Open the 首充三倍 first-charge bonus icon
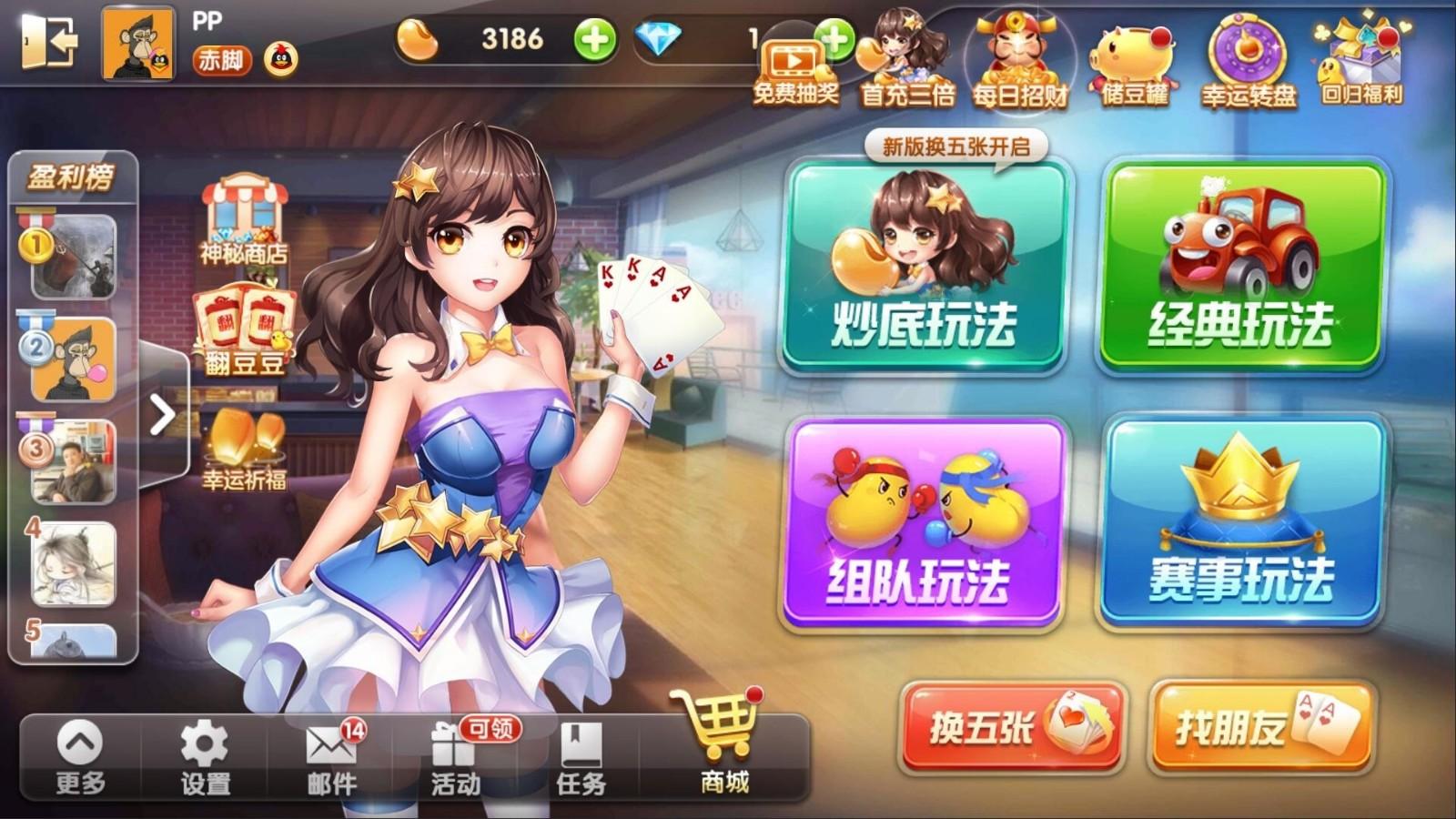This screenshot has height=819, width=1456. pyautogui.click(x=905, y=55)
